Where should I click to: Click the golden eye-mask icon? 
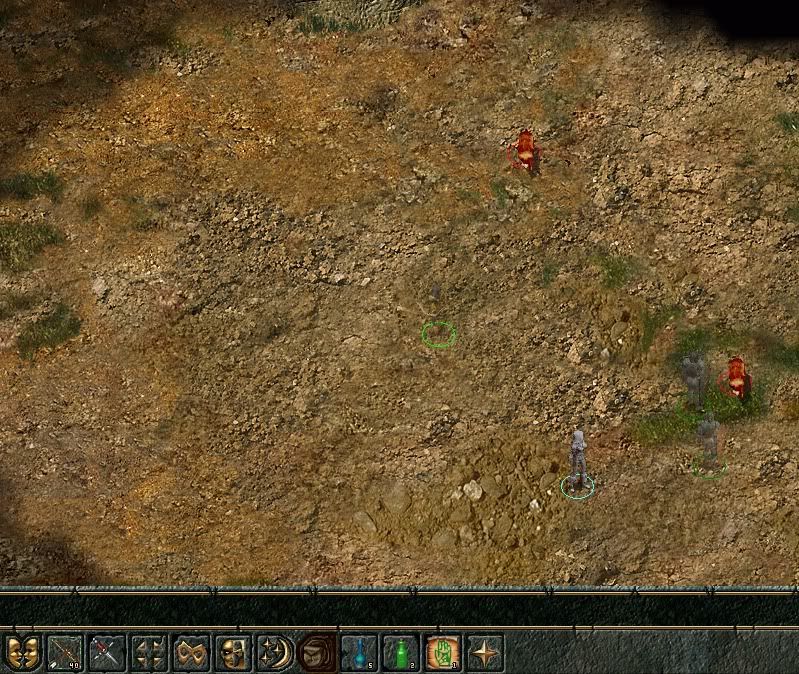[191, 653]
